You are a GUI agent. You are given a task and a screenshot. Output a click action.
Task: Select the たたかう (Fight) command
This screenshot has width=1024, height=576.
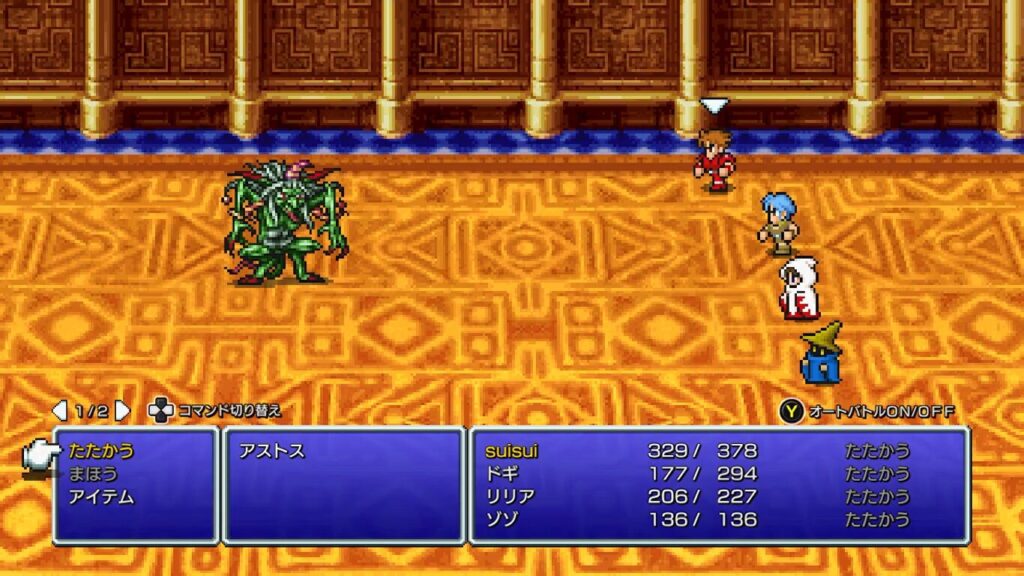[102, 451]
